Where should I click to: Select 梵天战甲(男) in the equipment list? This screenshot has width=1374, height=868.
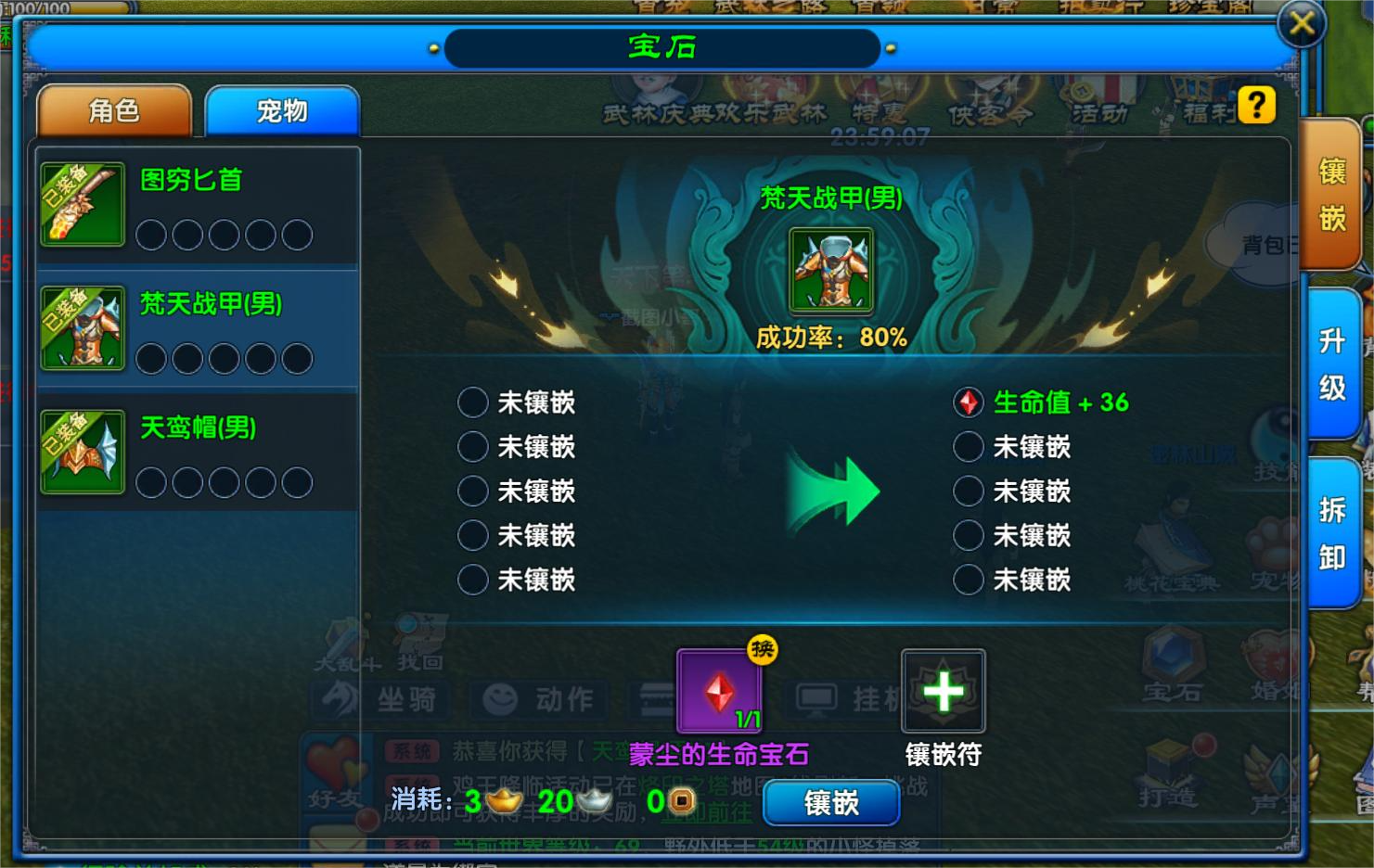coord(198,328)
